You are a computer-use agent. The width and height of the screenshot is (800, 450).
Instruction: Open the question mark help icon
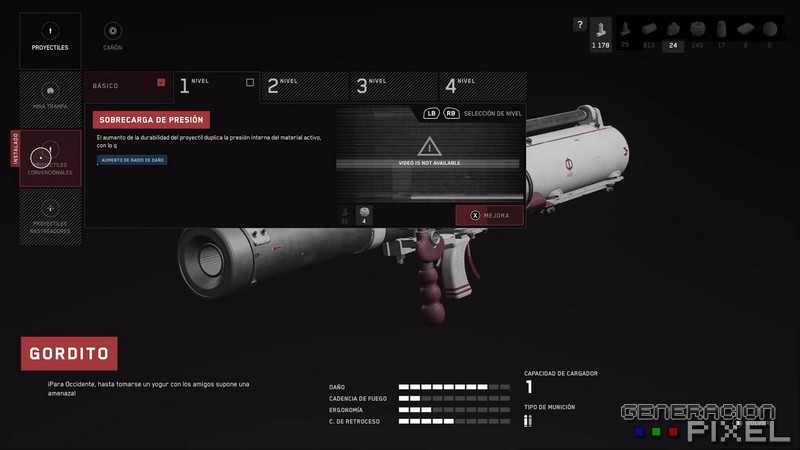pyautogui.click(x=579, y=25)
